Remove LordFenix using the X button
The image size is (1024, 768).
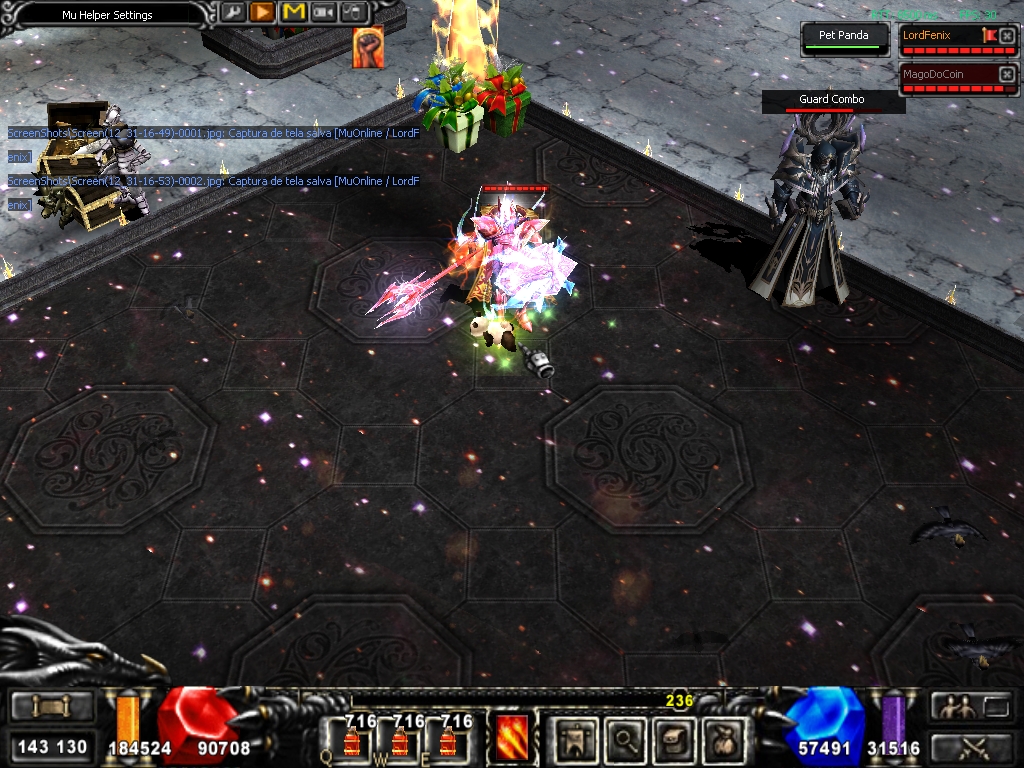(x=1007, y=36)
